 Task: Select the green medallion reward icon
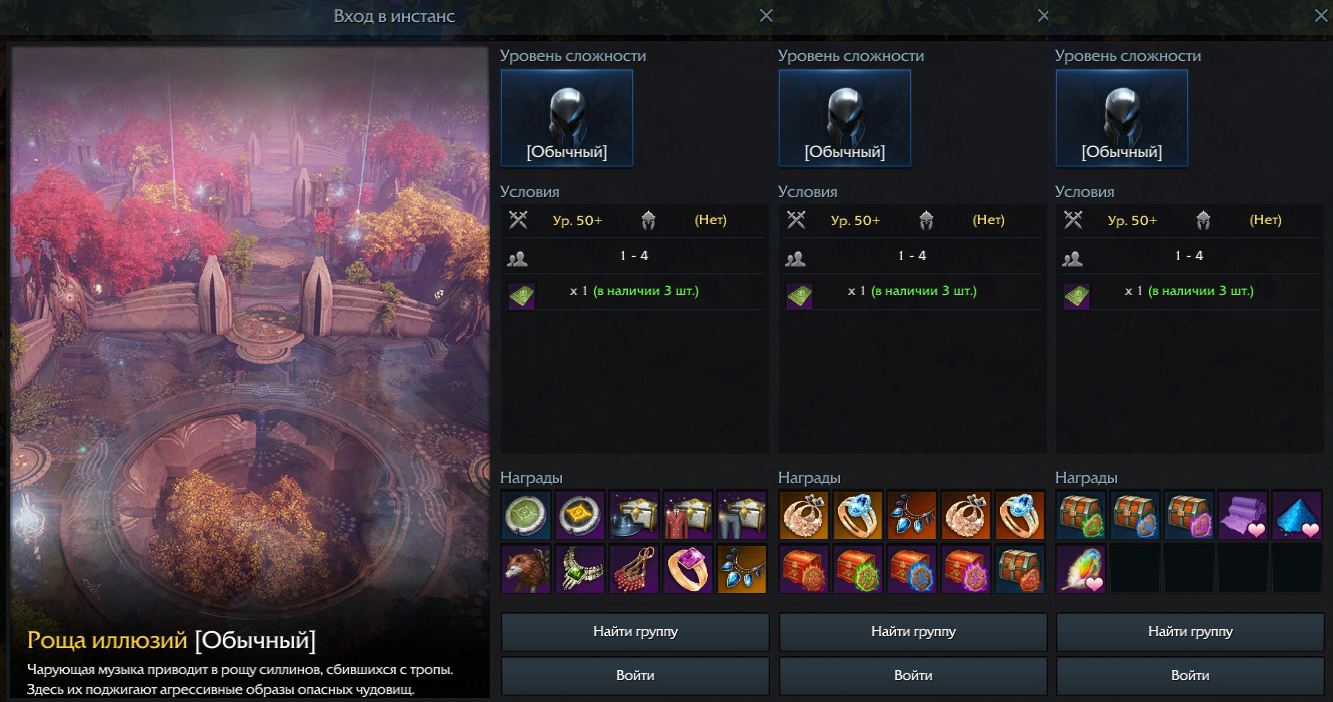click(x=526, y=515)
